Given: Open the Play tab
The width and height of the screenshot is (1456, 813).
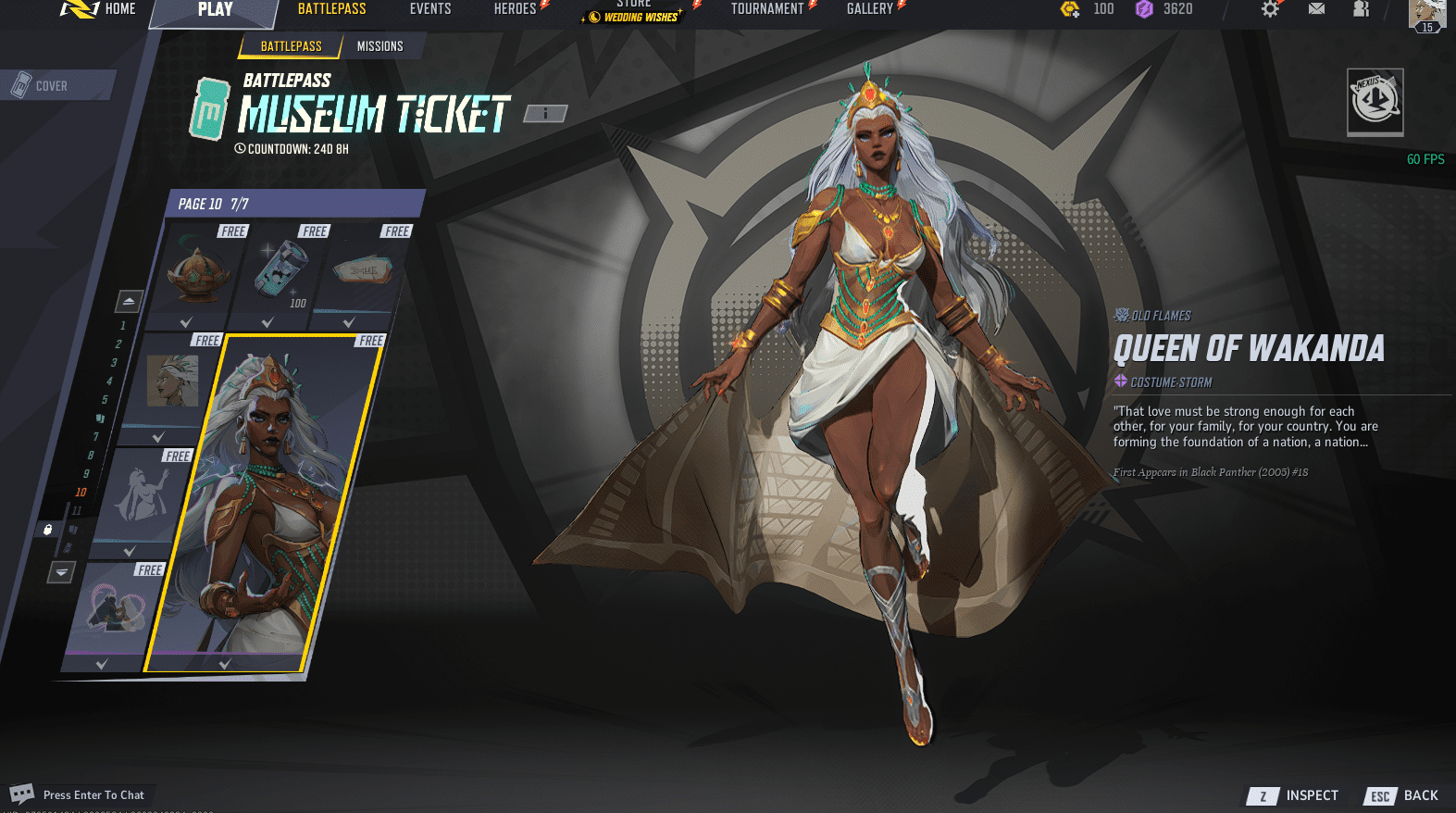Looking at the screenshot, I should (x=215, y=10).
